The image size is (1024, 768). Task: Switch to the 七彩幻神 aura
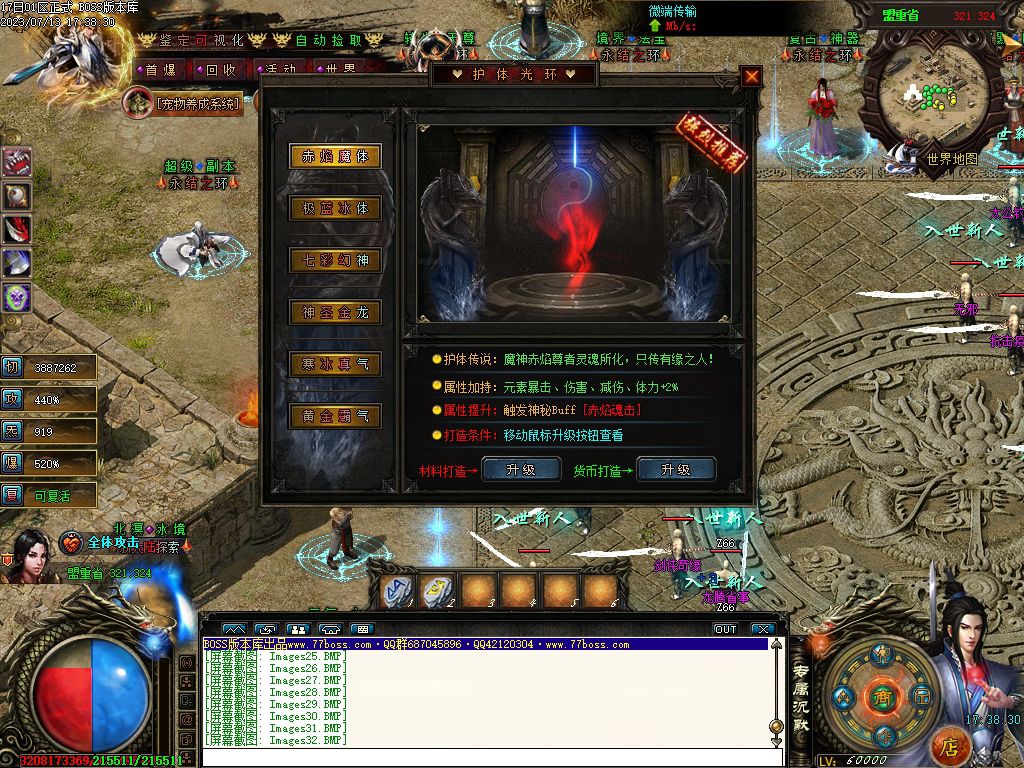click(335, 260)
